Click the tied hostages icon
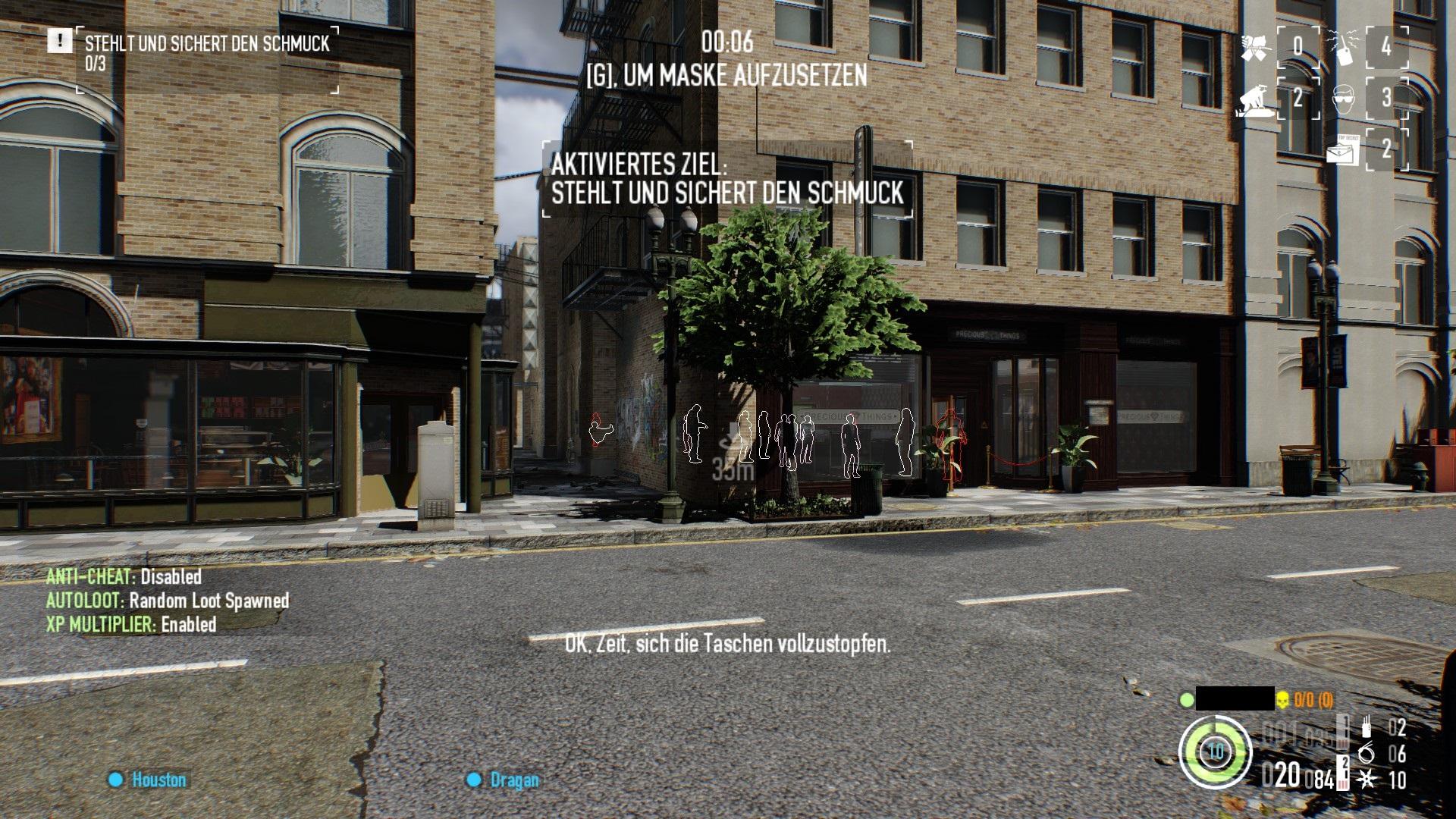 1256,47
